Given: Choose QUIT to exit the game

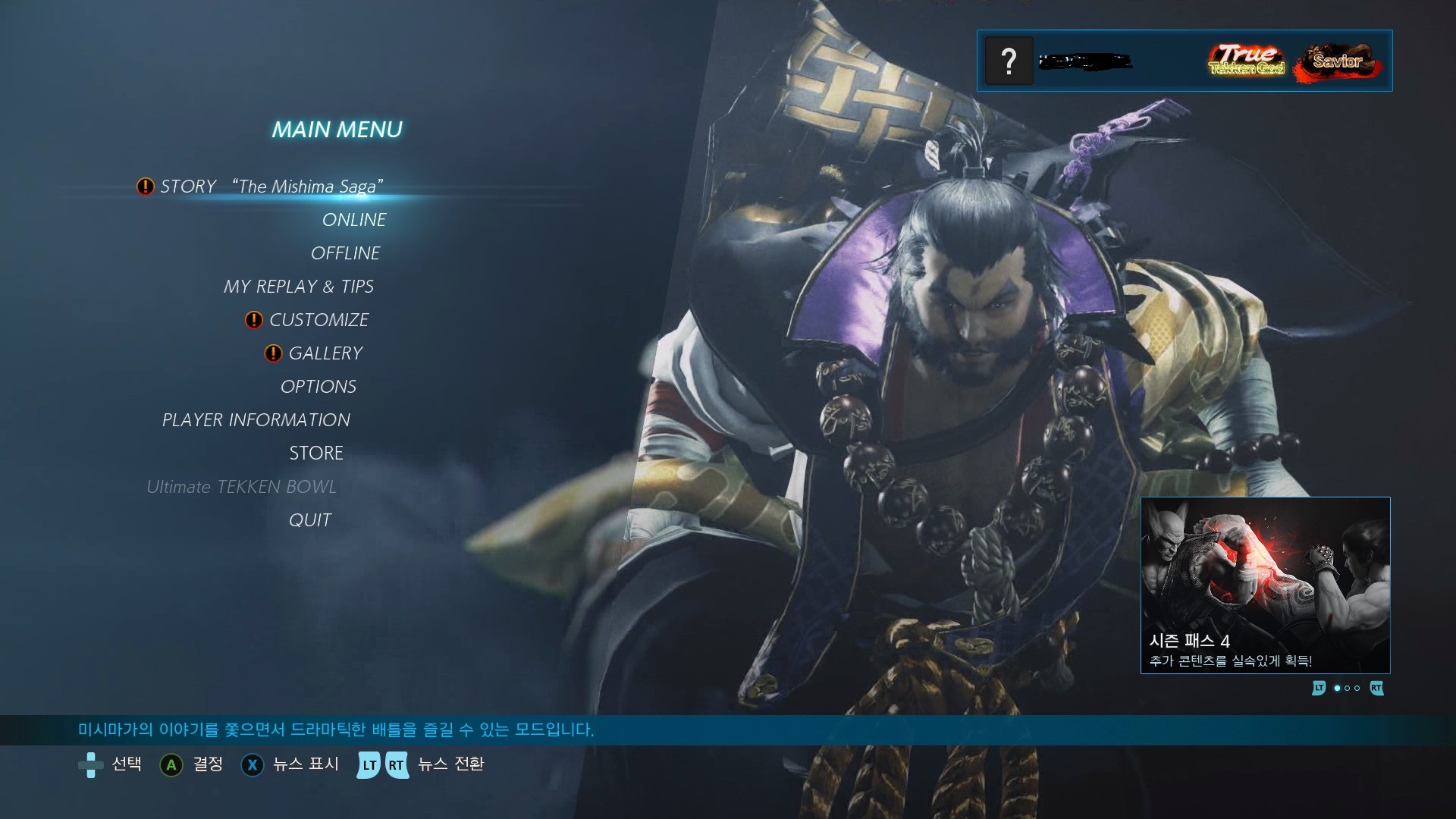Looking at the screenshot, I should (x=310, y=520).
